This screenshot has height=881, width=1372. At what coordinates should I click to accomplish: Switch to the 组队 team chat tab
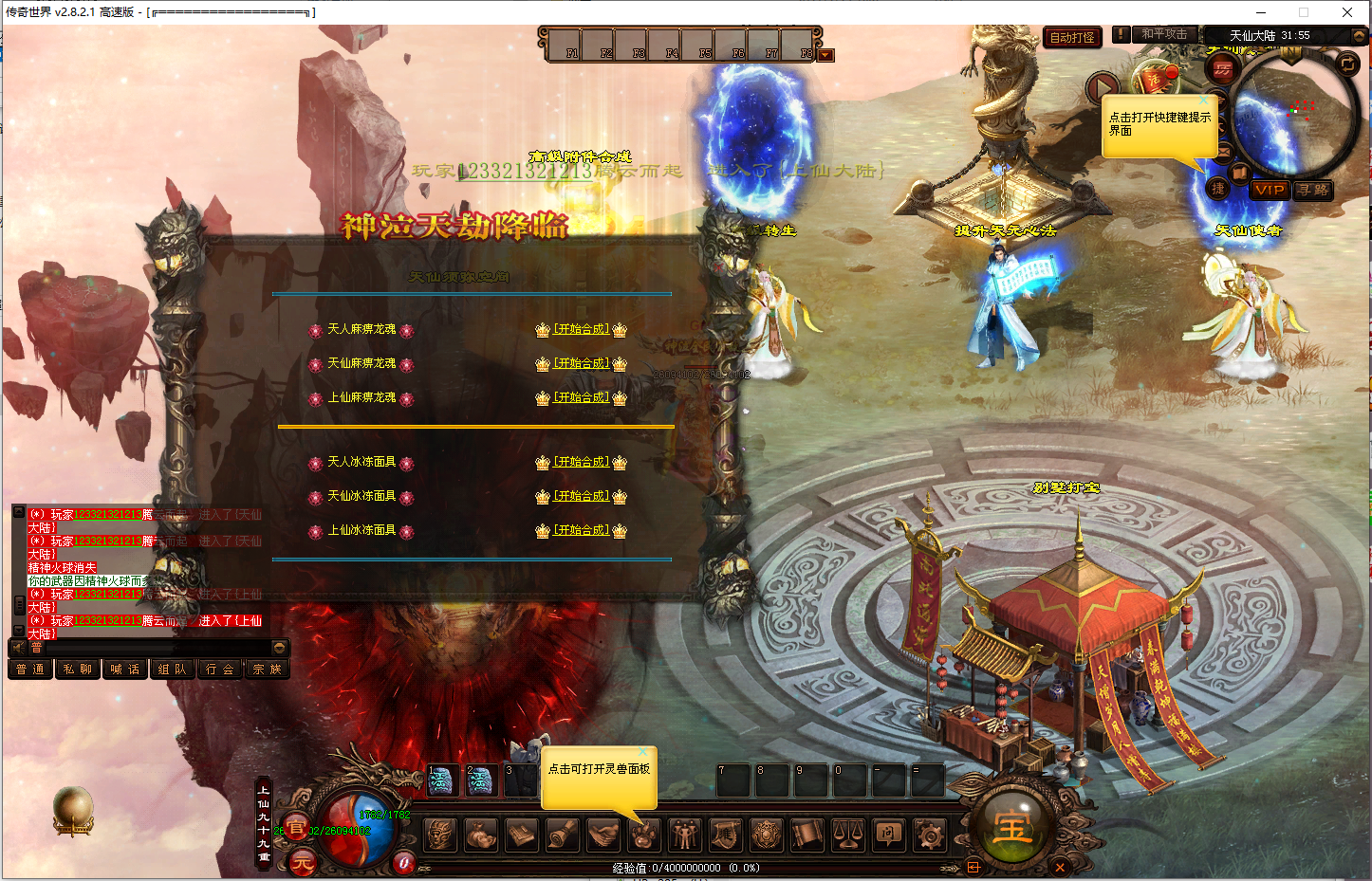pos(173,670)
